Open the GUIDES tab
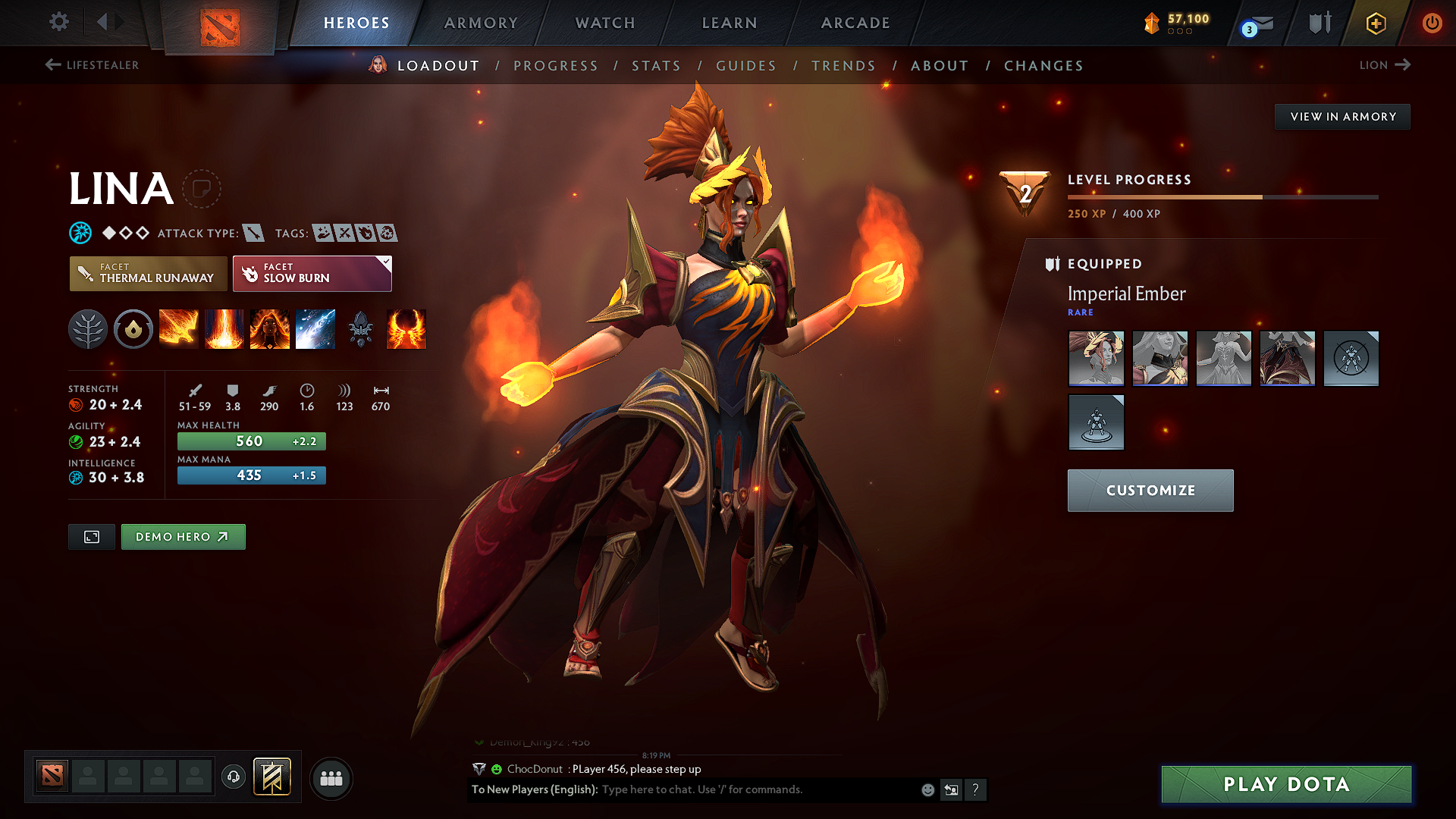Screen dimensions: 1456x819 coord(745,66)
